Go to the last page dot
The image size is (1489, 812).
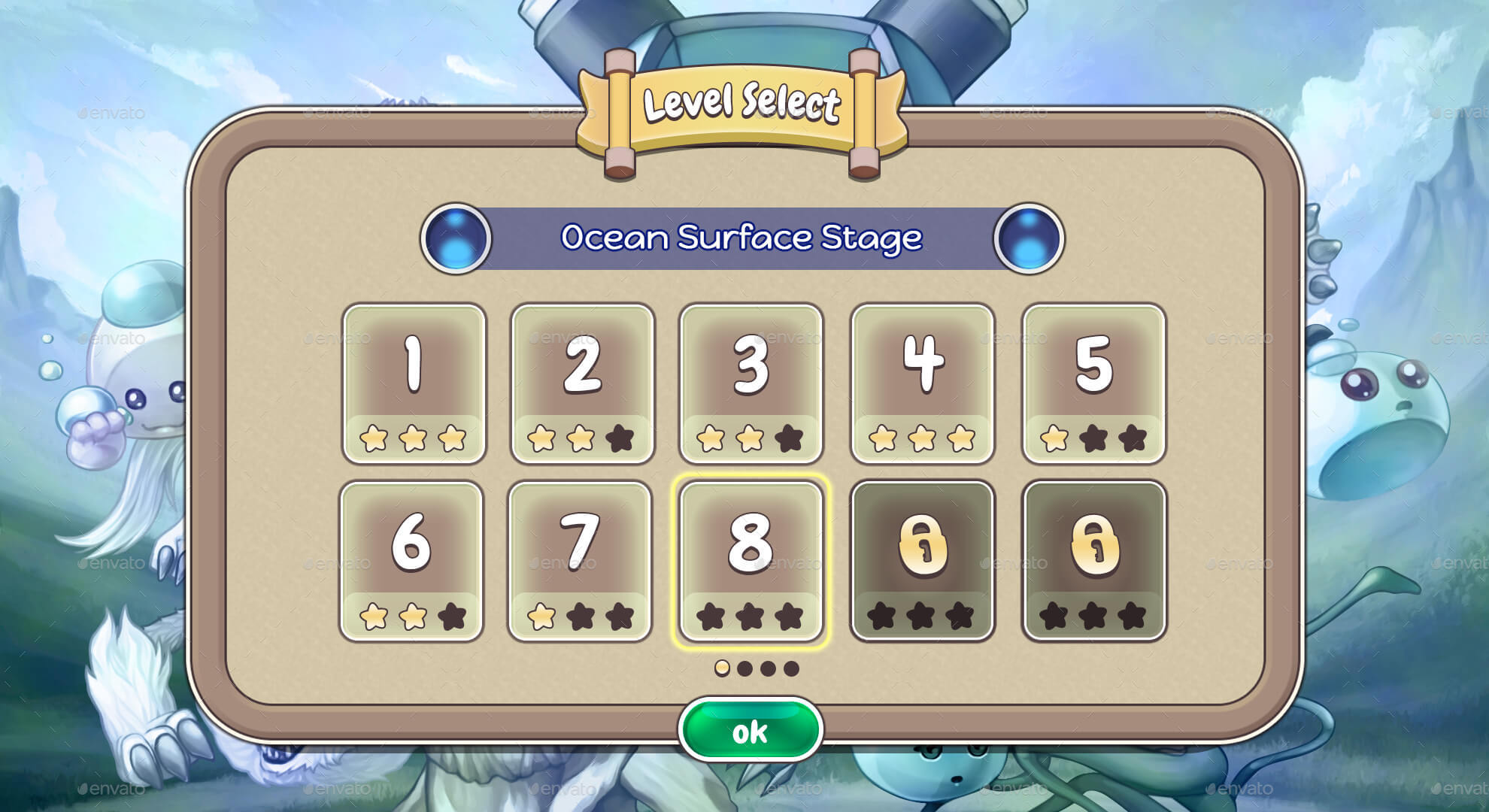click(x=791, y=668)
